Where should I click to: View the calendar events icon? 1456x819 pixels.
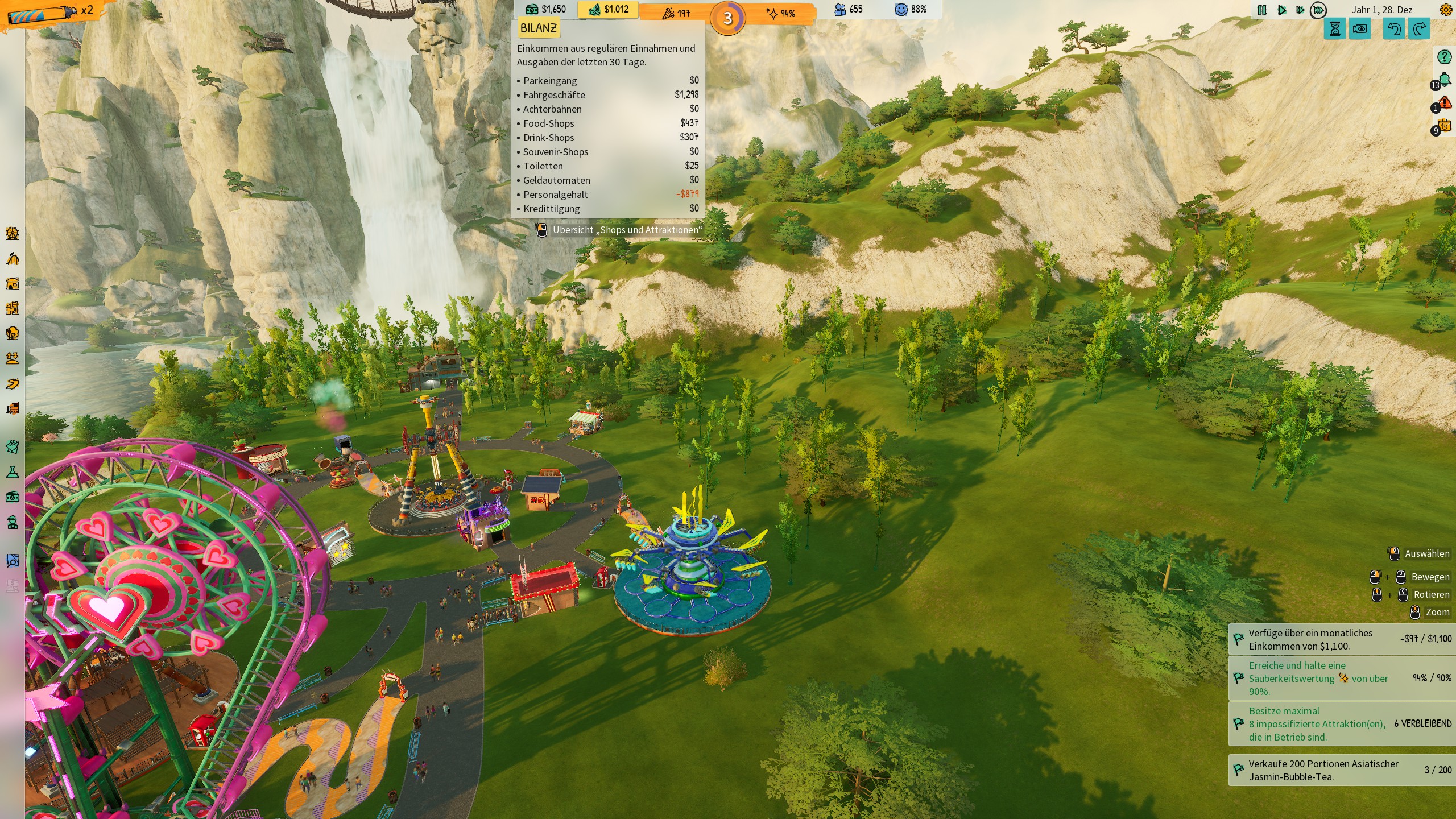tap(1444, 126)
